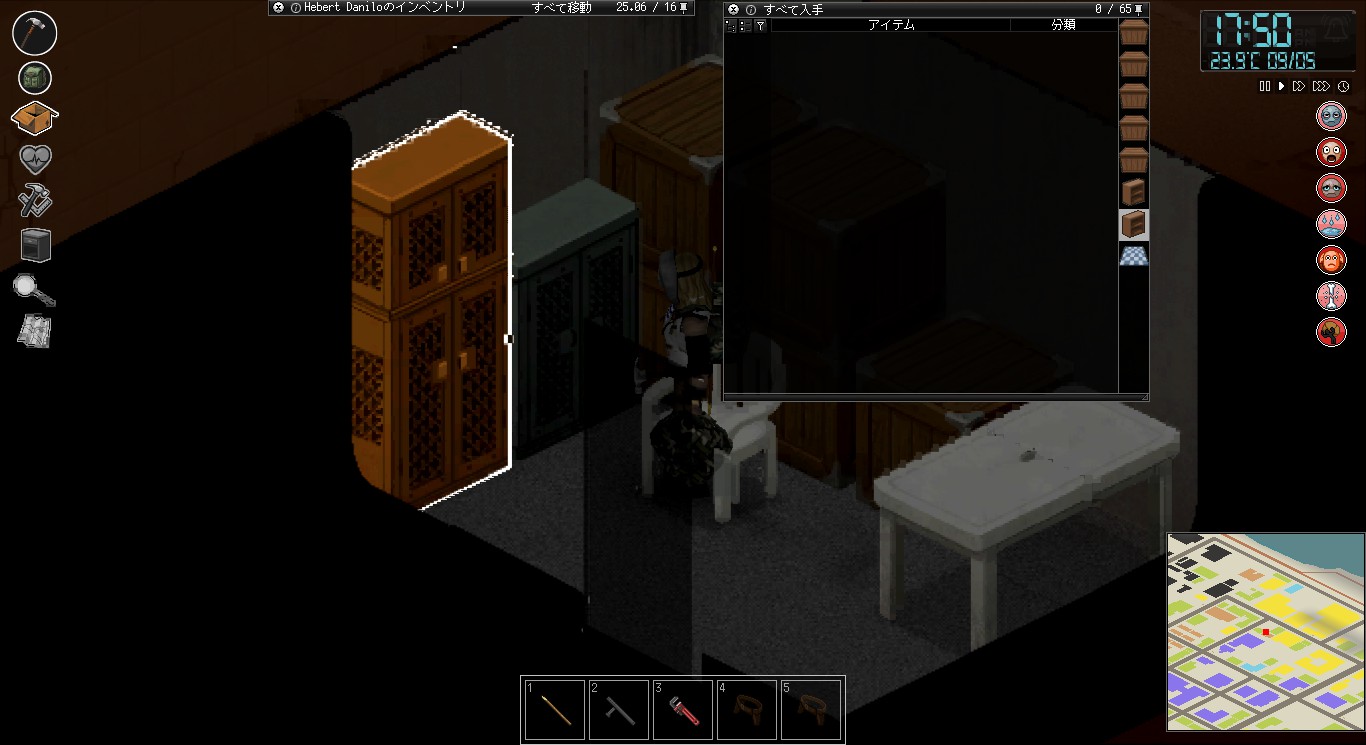1366x745 pixels.
Task: Toggle the list view mode in loot panel
Action: point(744,27)
